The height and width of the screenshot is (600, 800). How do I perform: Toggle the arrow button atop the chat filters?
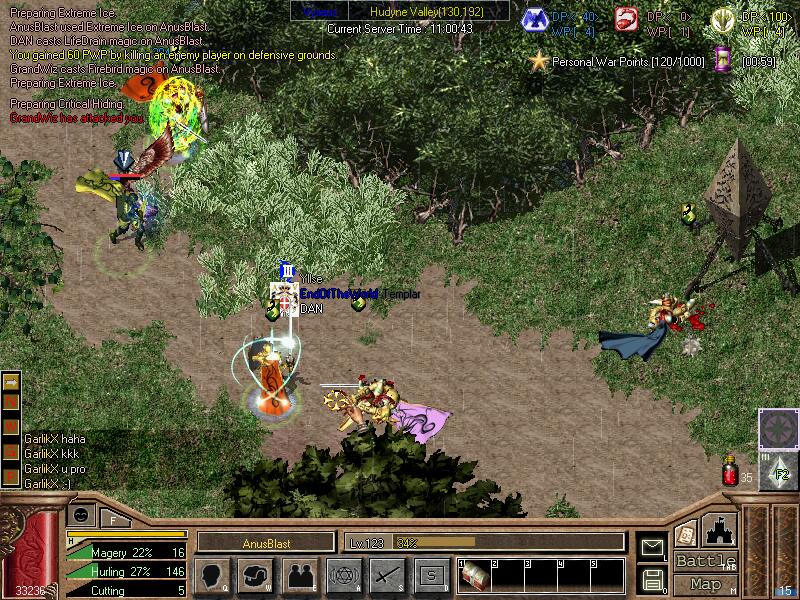[x=11, y=381]
